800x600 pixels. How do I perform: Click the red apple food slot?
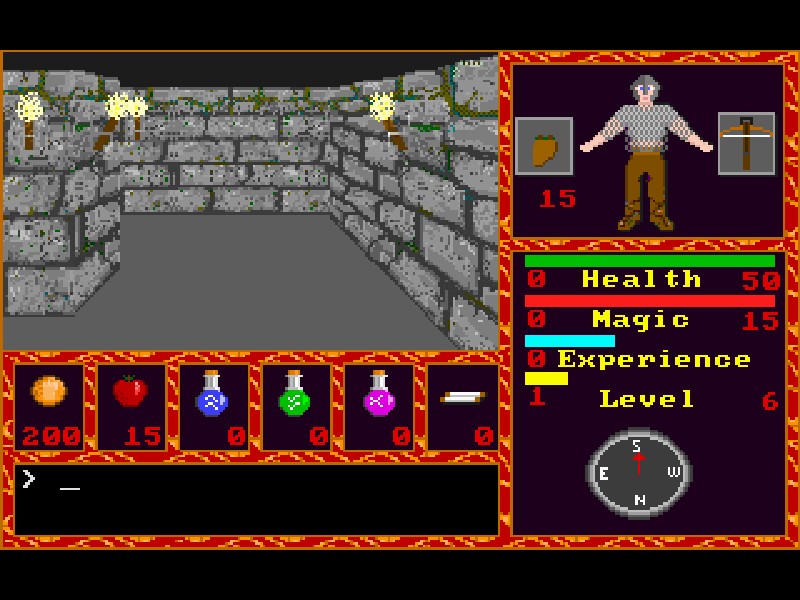[x=131, y=406]
